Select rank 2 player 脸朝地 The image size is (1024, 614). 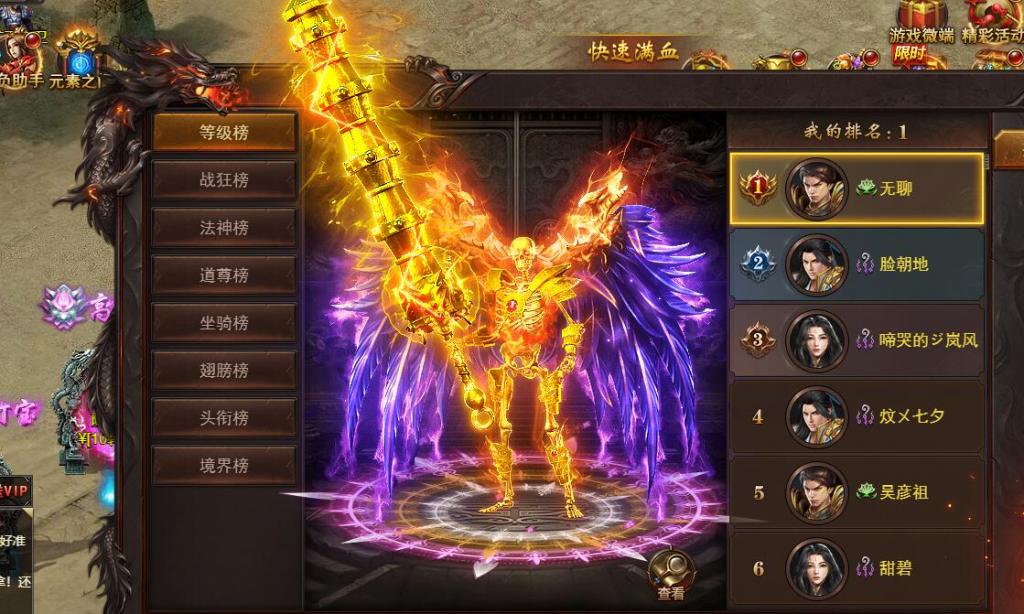[856, 264]
